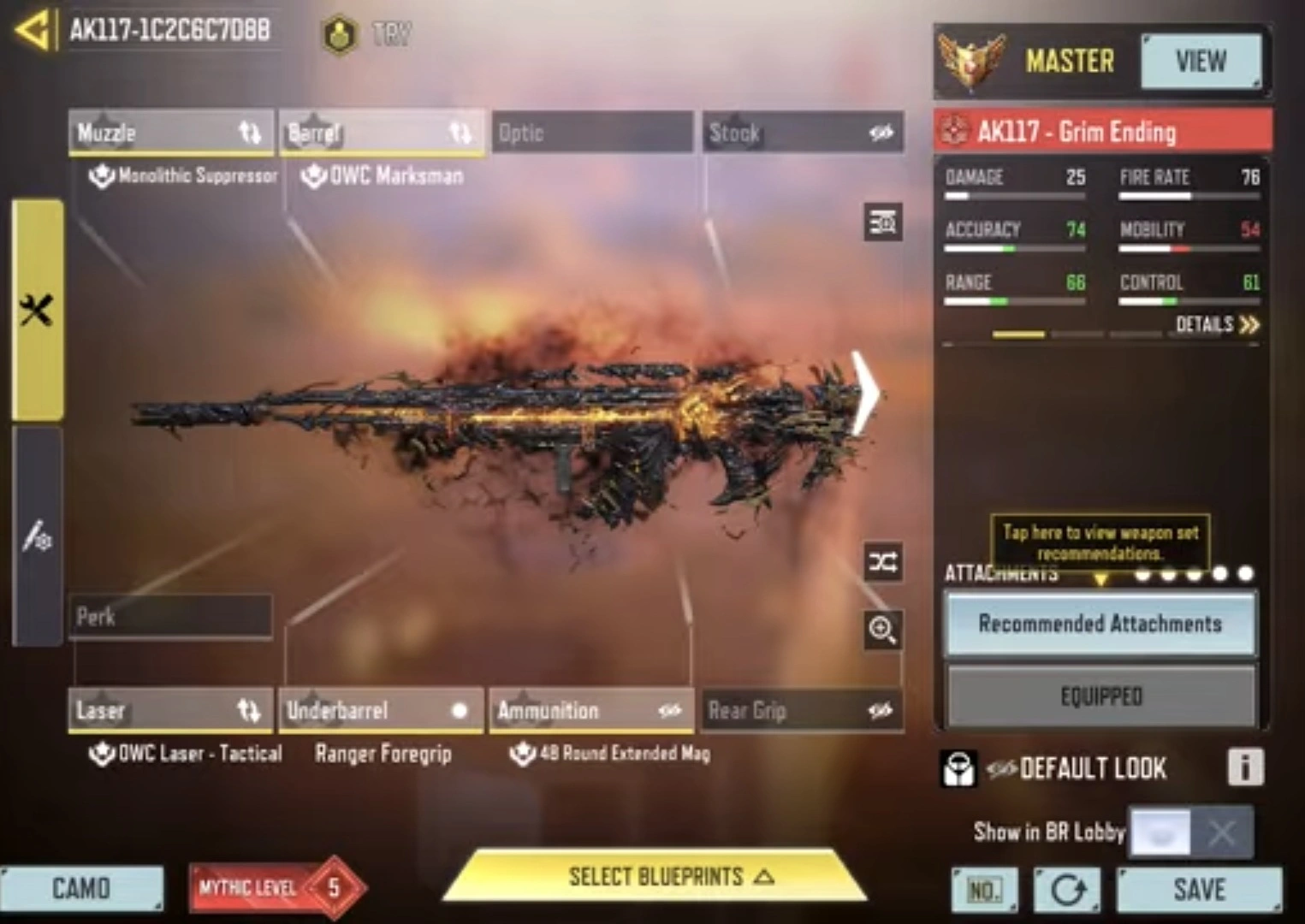Open the Laser attachment slot
Viewport: 1305px width, 924px height.
click(170, 710)
